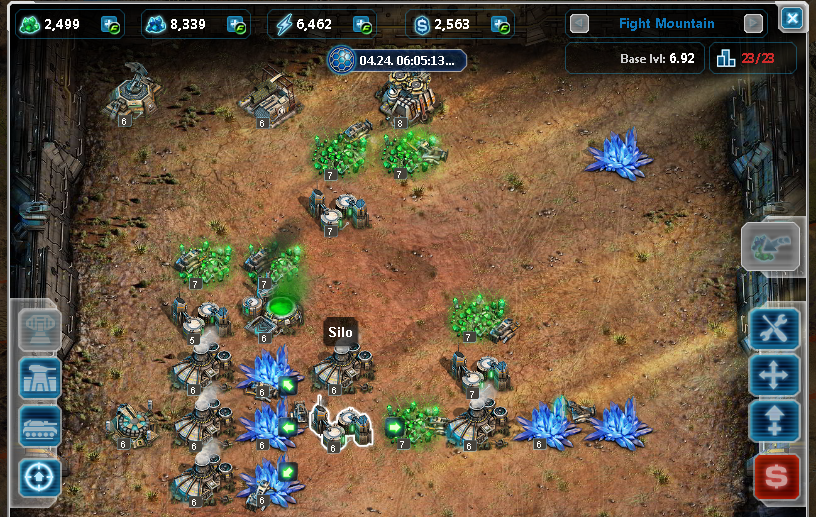Activate the move building four-arrow tool
816x517 pixels.
pyautogui.click(x=776, y=376)
